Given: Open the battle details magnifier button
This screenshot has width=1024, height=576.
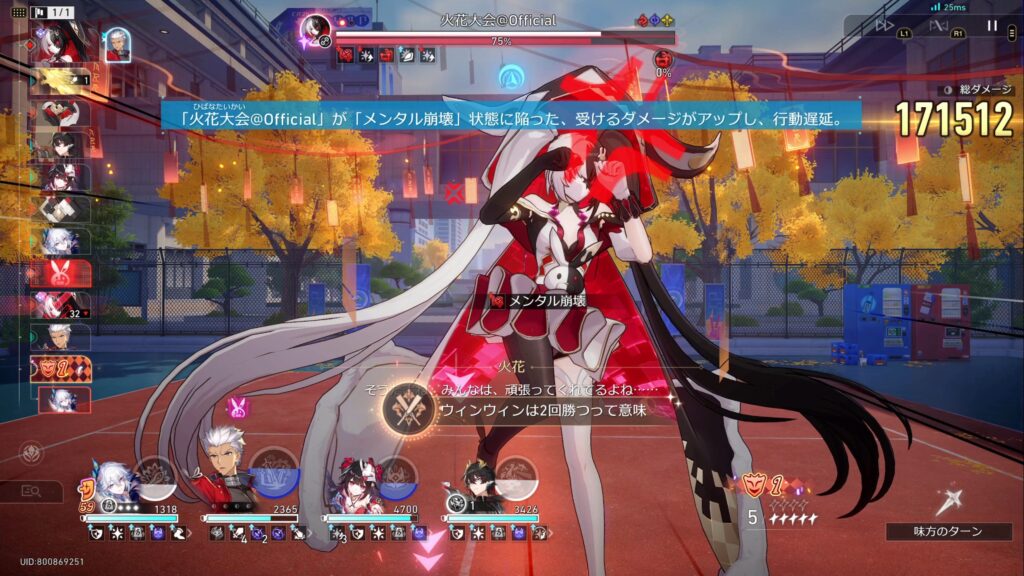Looking at the screenshot, I should pyautogui.click(x=32, y=491).
